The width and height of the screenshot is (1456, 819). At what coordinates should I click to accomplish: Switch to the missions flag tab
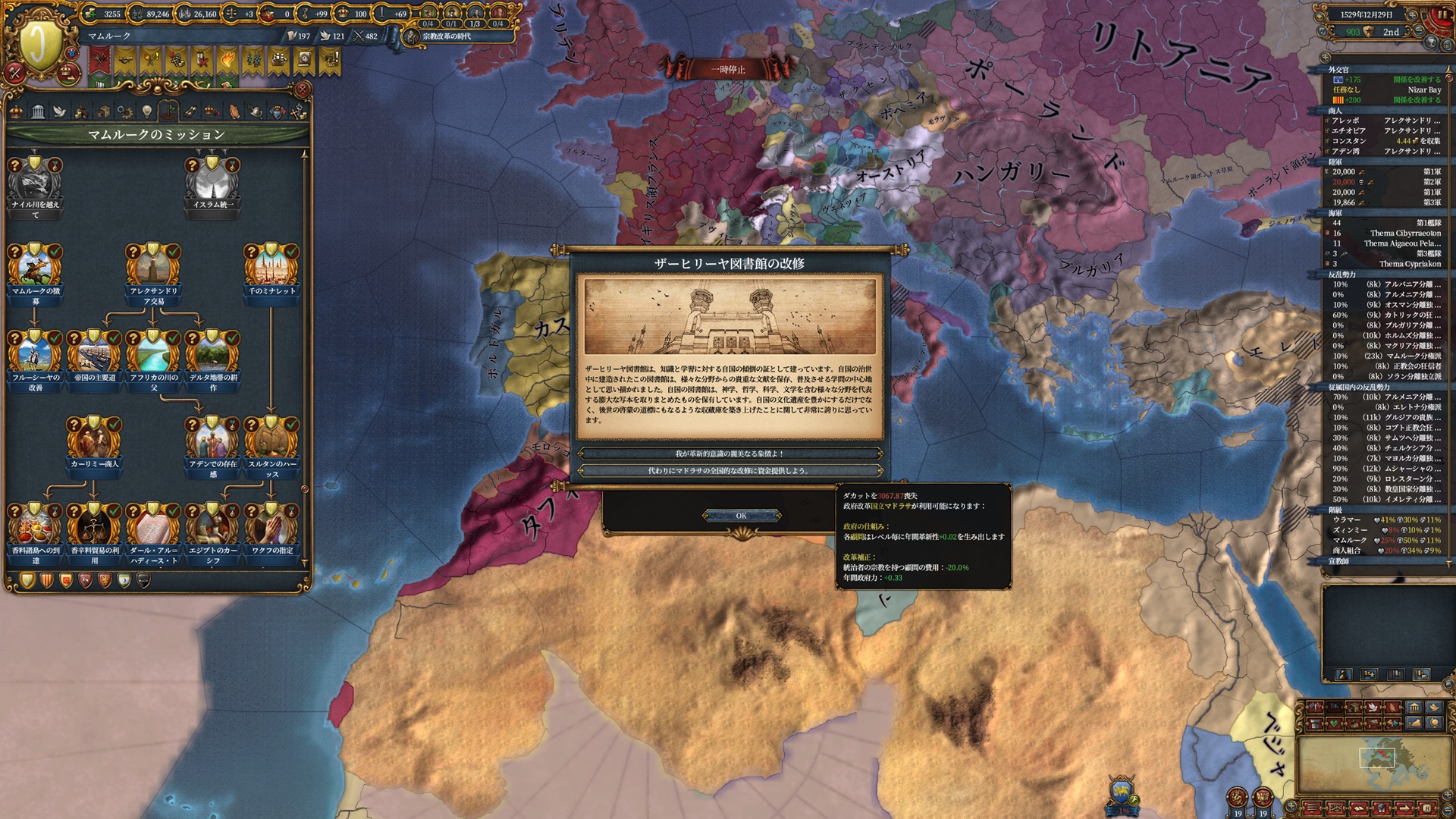click(x=169, y=111)
